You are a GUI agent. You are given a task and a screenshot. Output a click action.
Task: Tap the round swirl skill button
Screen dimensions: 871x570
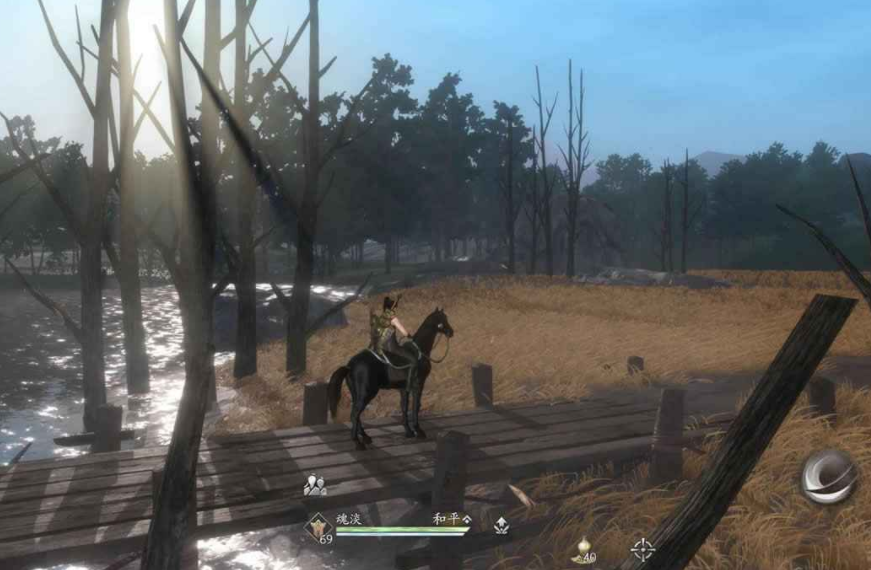pos(828,477)
